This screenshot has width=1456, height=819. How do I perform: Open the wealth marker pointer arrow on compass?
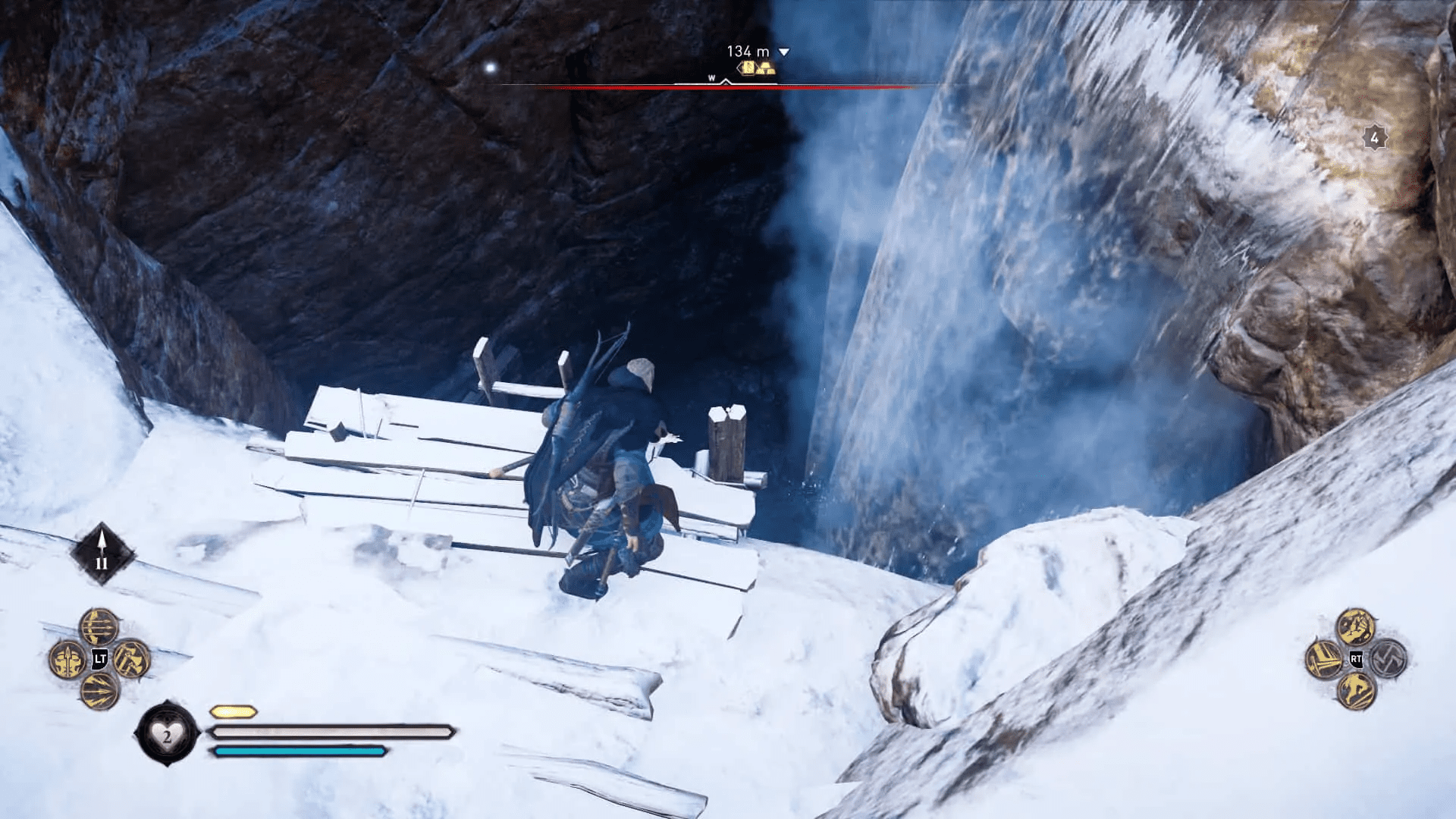[740, 67]
